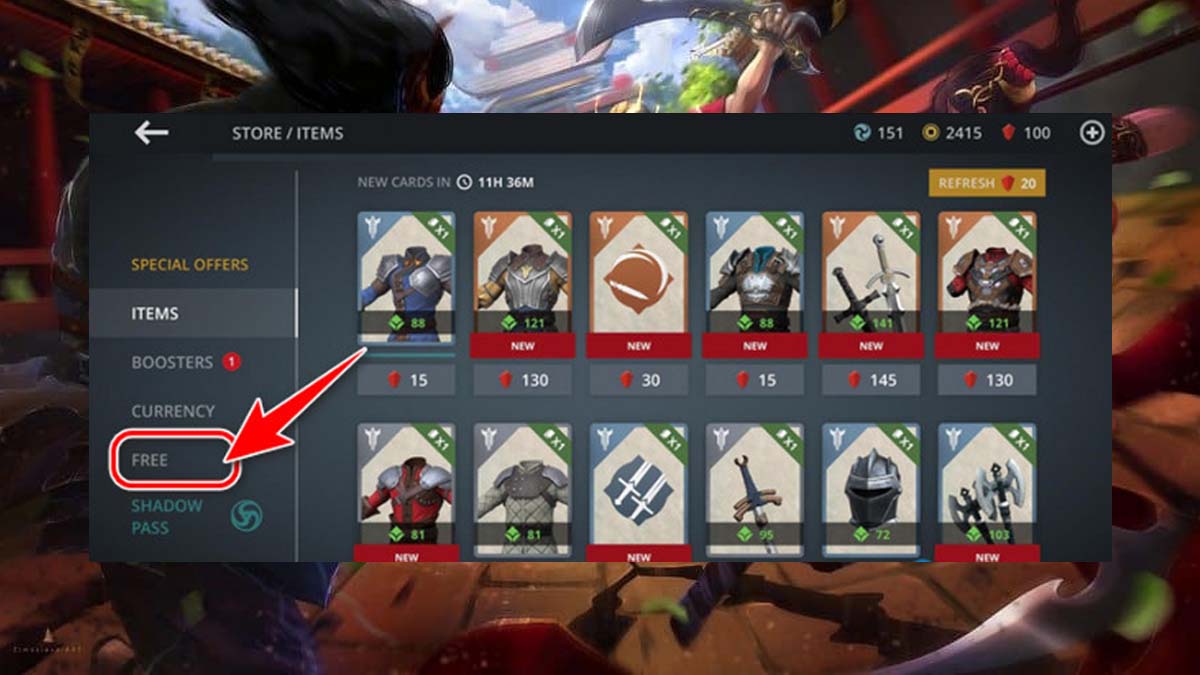
Task: Select the three crossed swords card
Action: click(638, 485)
